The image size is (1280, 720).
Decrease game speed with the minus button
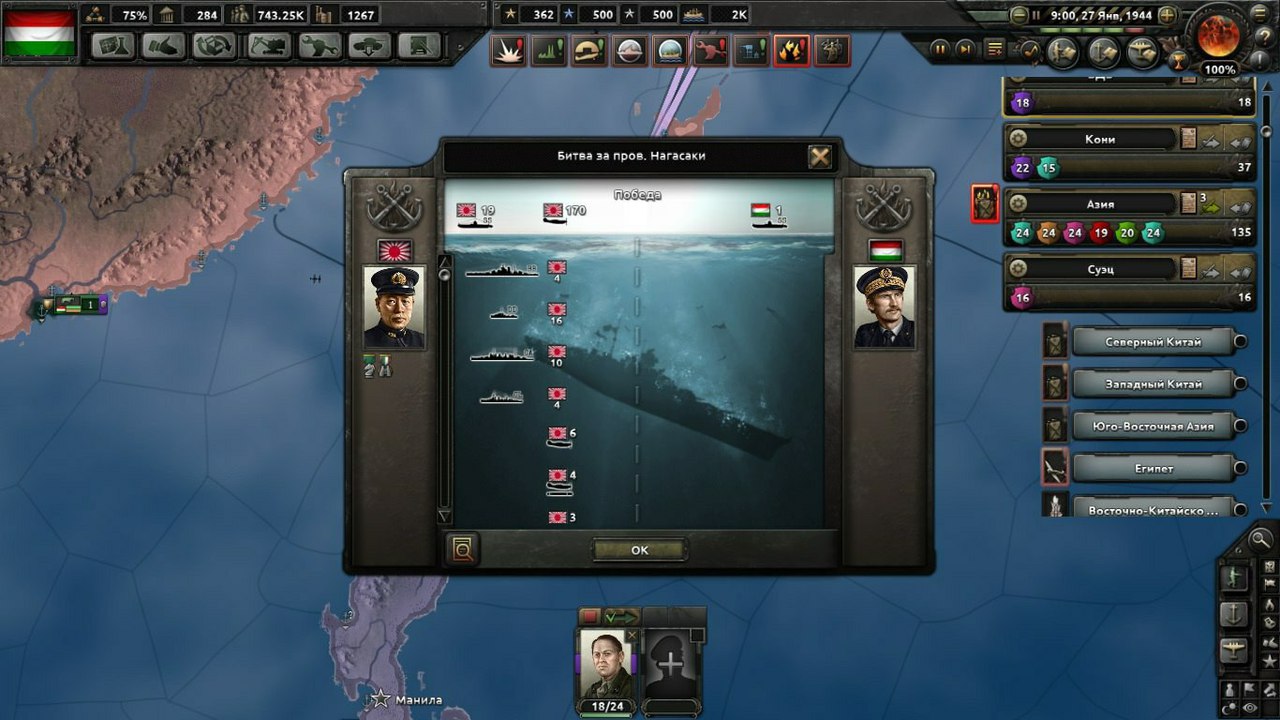(1019, 16)
